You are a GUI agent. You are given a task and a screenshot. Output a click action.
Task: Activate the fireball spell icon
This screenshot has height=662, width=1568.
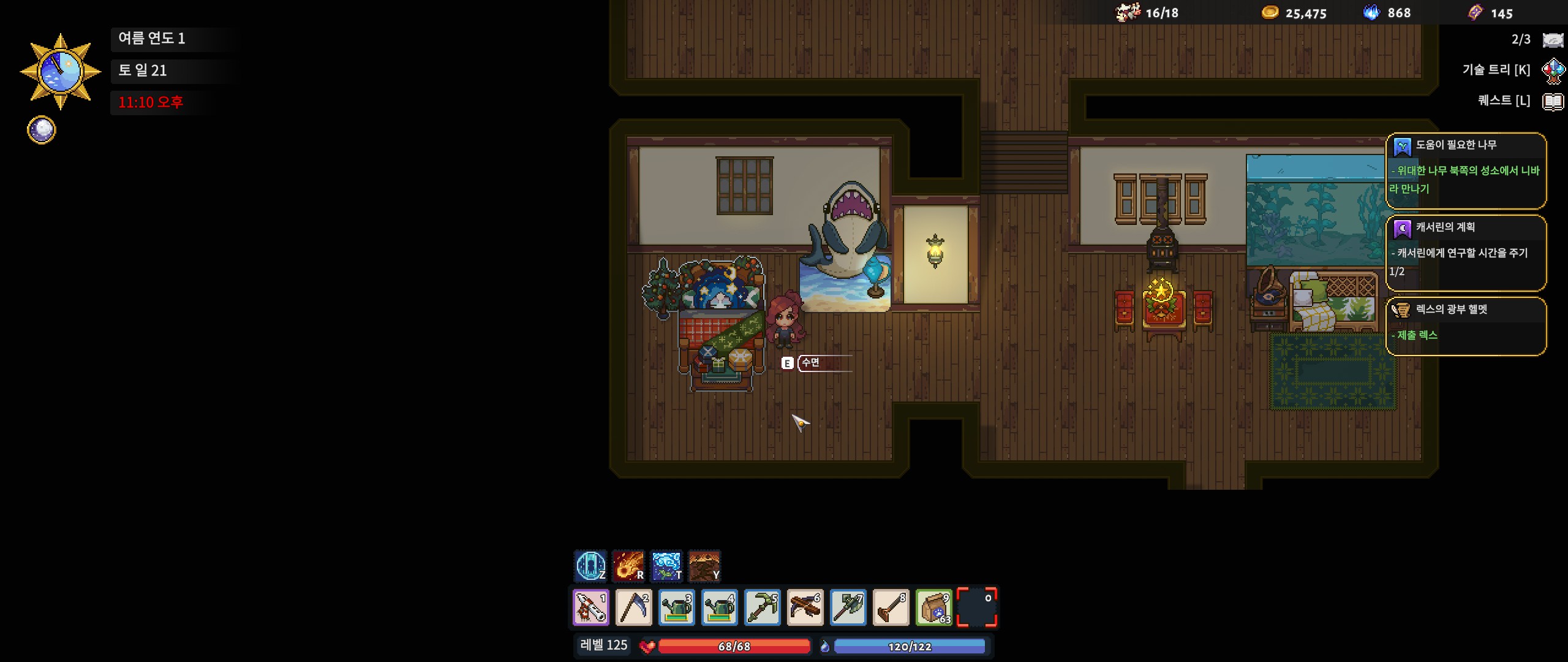628,565
